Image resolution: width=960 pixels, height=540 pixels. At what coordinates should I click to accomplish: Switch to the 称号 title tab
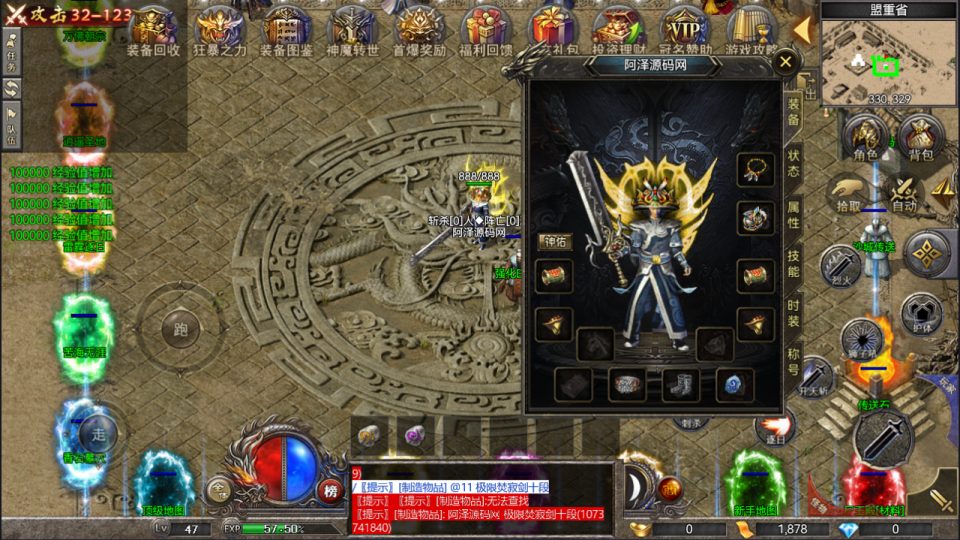click(x=793, y=361)
